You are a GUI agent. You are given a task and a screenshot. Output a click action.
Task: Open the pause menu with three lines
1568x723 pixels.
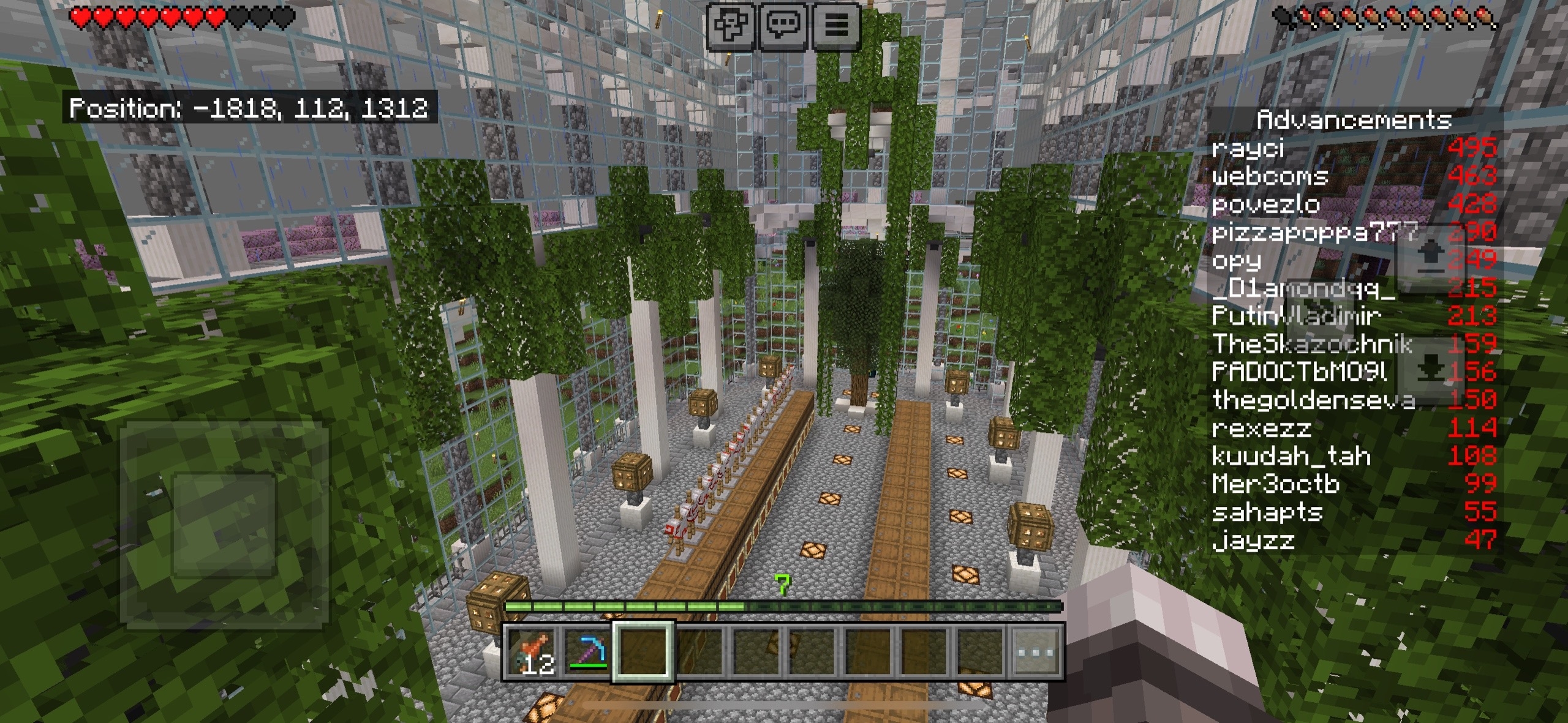836,26
